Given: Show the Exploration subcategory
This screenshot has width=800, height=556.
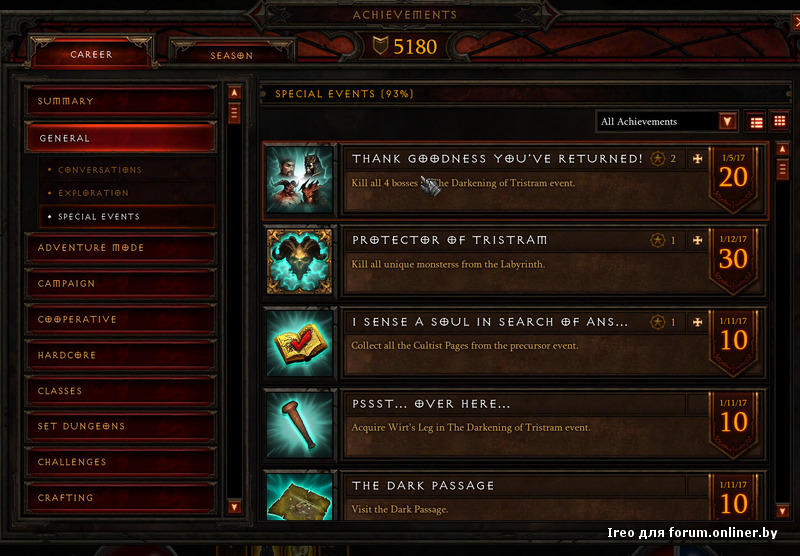Looking at the screenshot, I should 93,193.
